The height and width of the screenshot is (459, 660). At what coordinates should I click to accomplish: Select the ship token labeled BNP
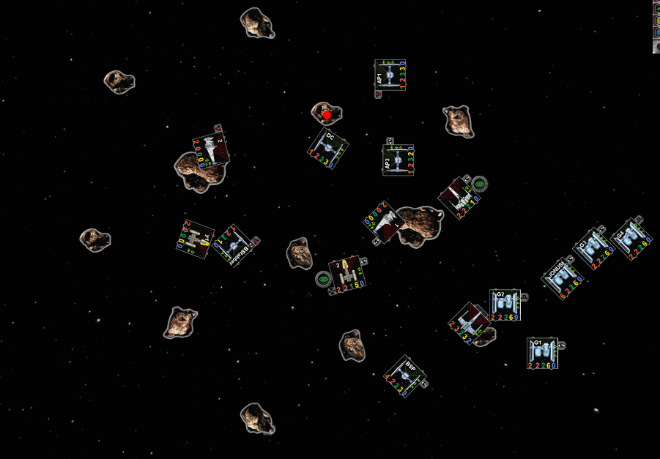point(405,376)
